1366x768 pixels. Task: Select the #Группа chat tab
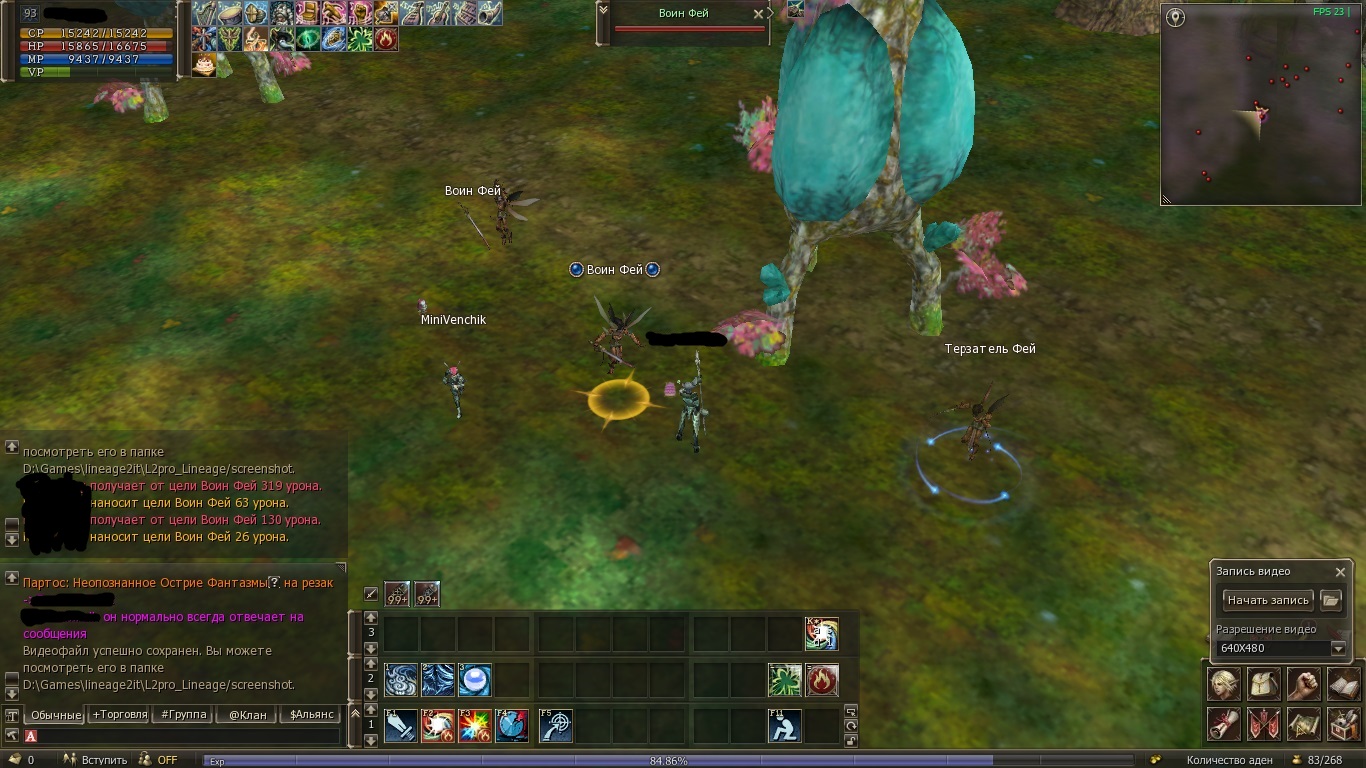[184, 715]
